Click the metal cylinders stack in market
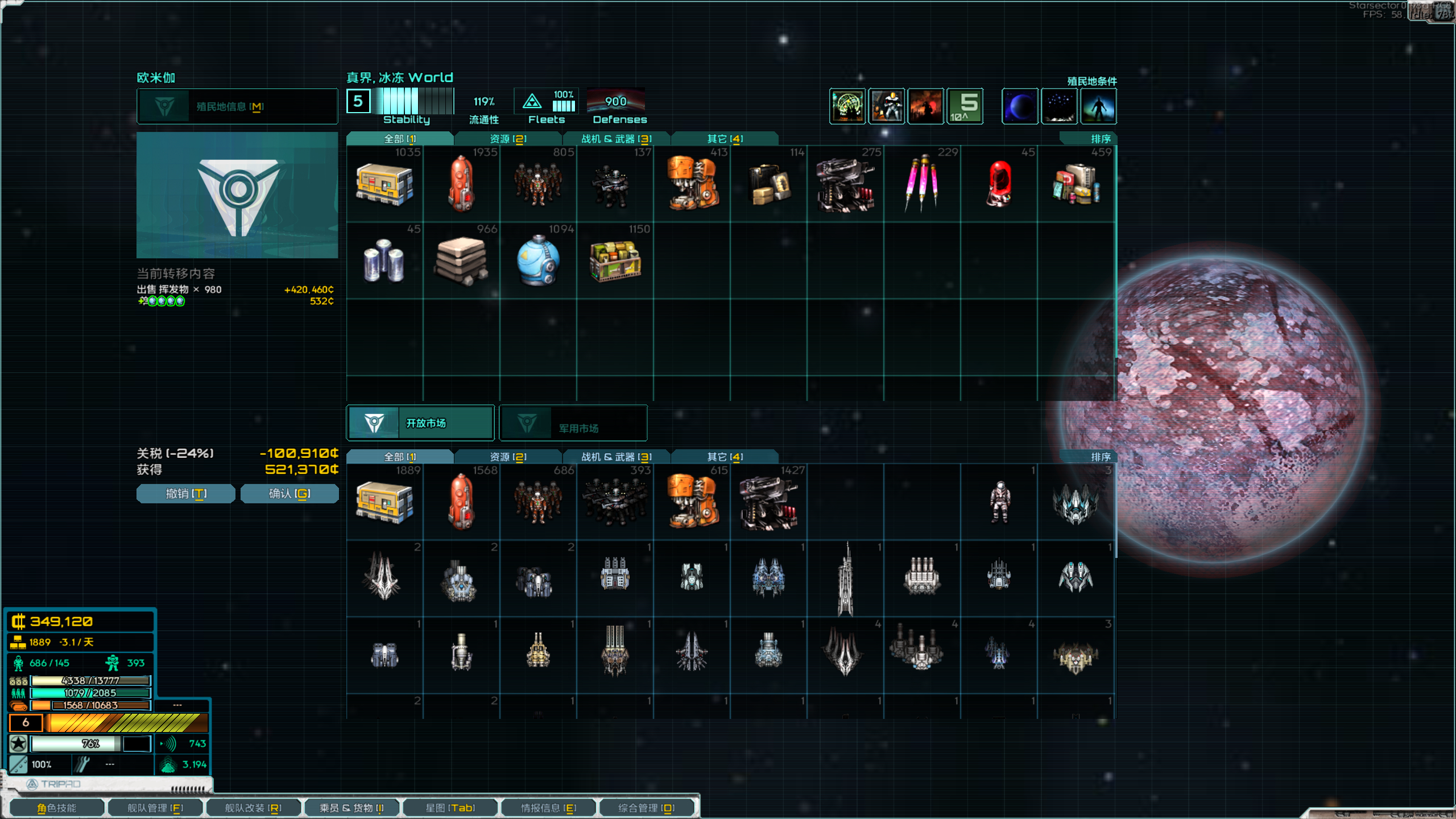Image resolution: width=1456 pixels, height=819 pixels. click(x=384, y=262)
